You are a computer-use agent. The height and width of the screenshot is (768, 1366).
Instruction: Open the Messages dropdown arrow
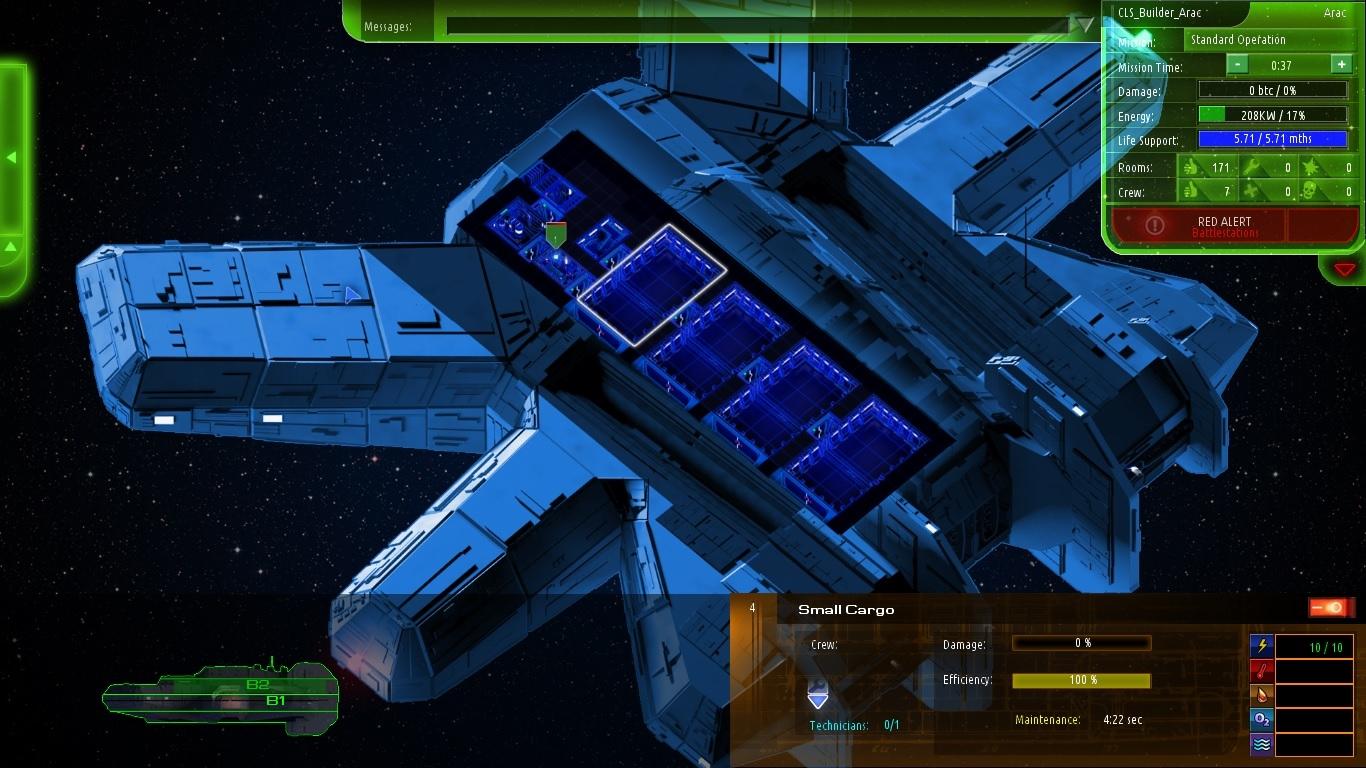tap(1080, 25)
